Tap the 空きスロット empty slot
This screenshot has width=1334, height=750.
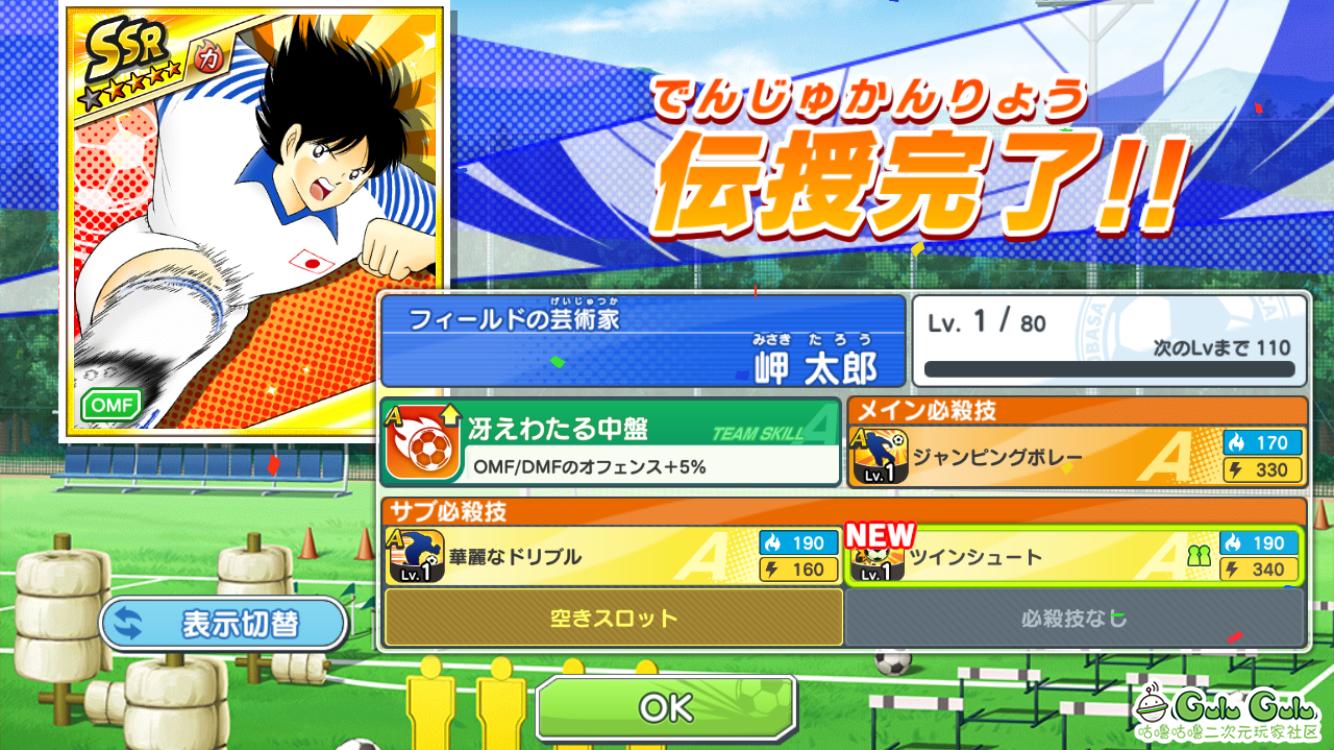[x=613, y=618]
